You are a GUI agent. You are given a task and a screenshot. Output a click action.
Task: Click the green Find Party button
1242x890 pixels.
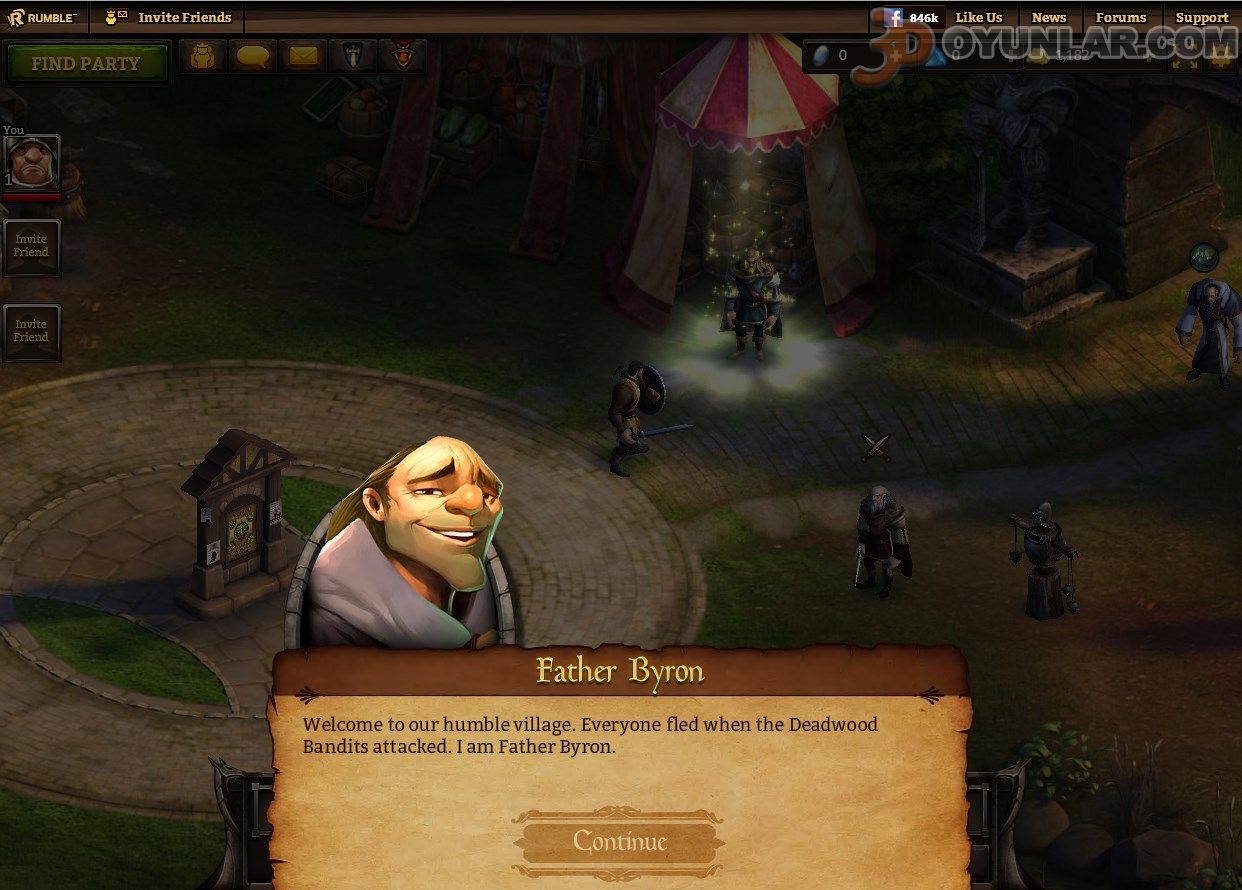[86, 63]
